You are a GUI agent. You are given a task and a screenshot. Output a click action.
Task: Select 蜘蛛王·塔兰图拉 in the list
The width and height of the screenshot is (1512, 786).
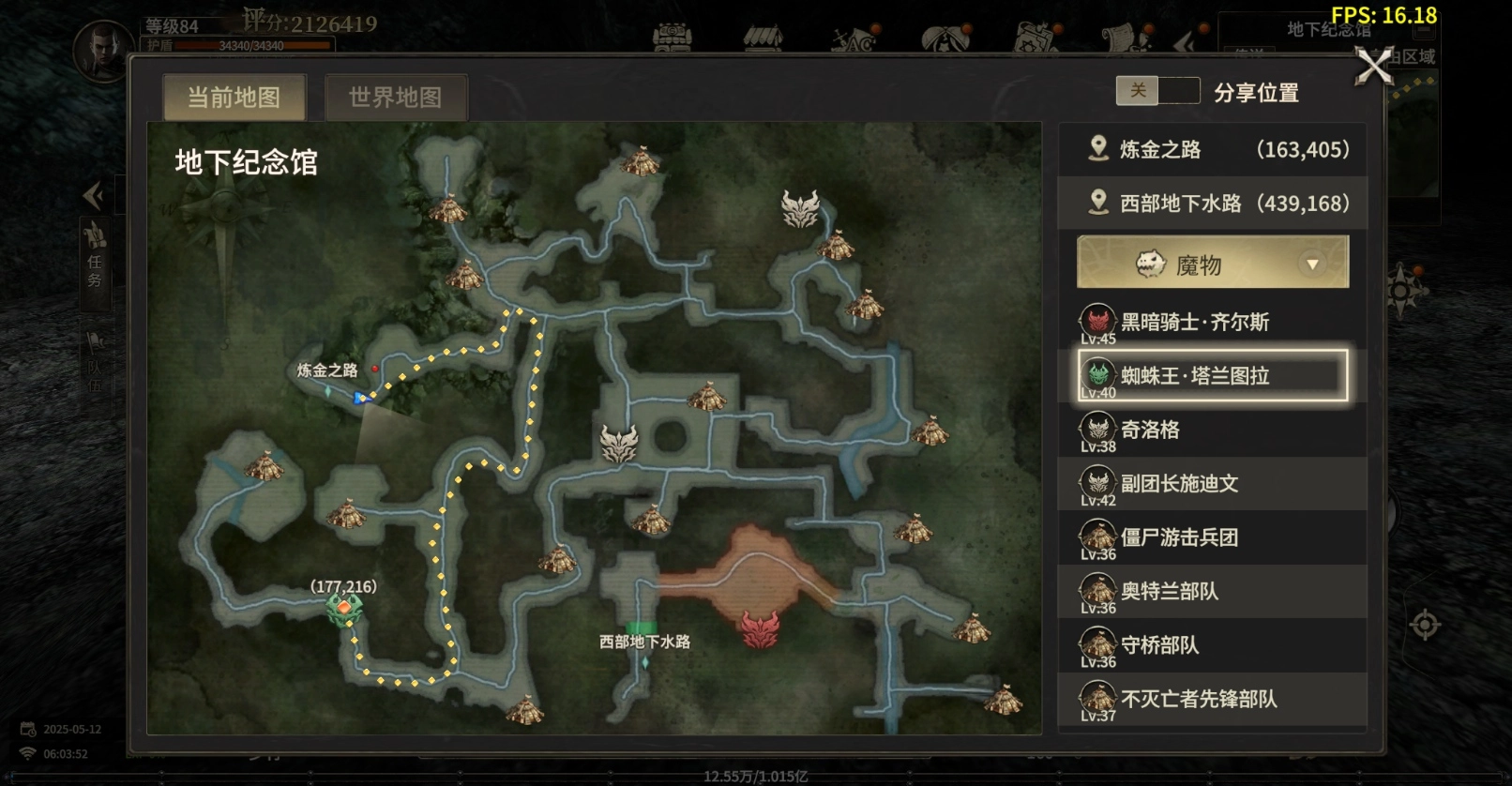(x=1213, y=376)
